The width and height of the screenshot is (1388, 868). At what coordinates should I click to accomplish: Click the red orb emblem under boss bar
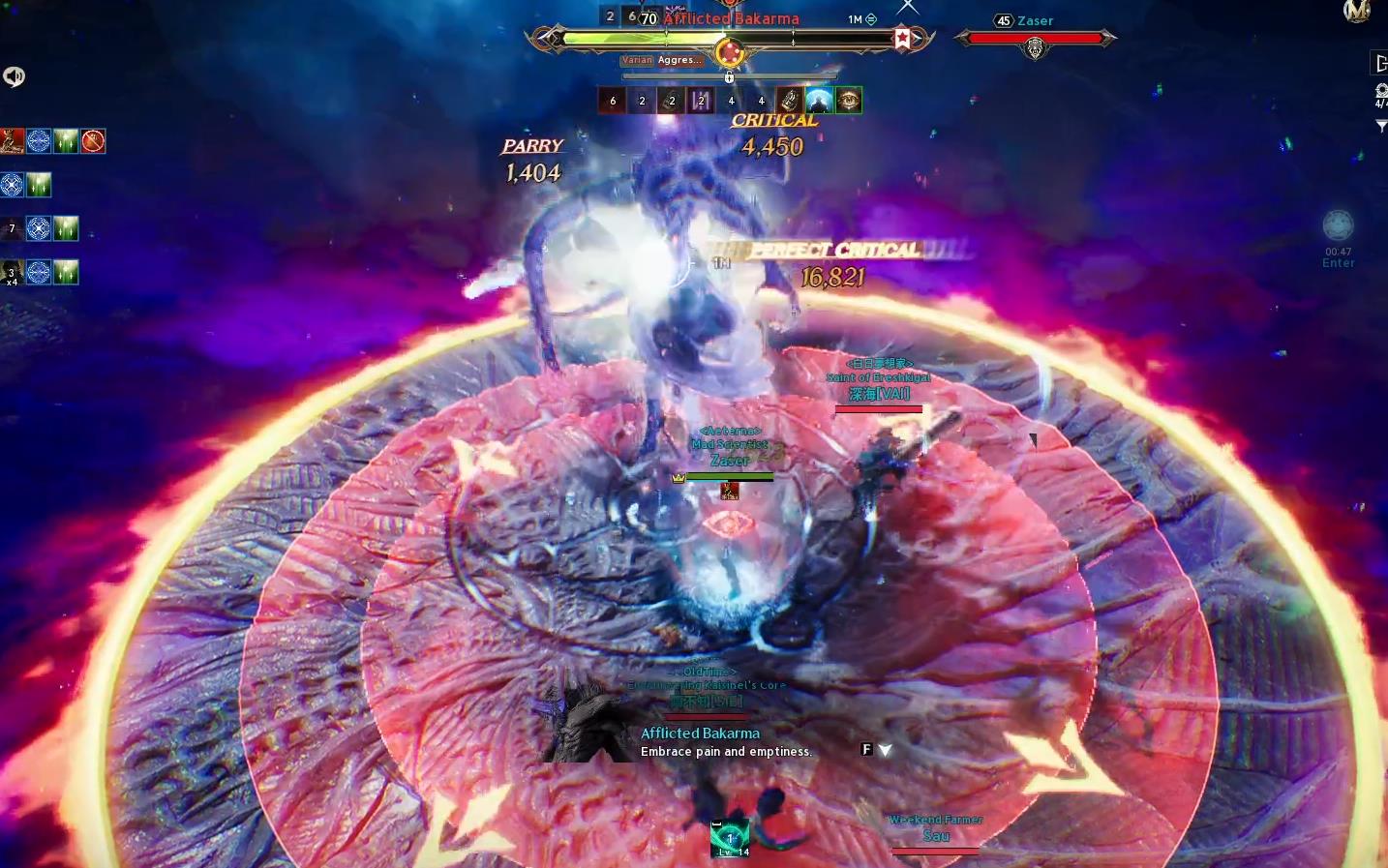(x=730, y=51)
